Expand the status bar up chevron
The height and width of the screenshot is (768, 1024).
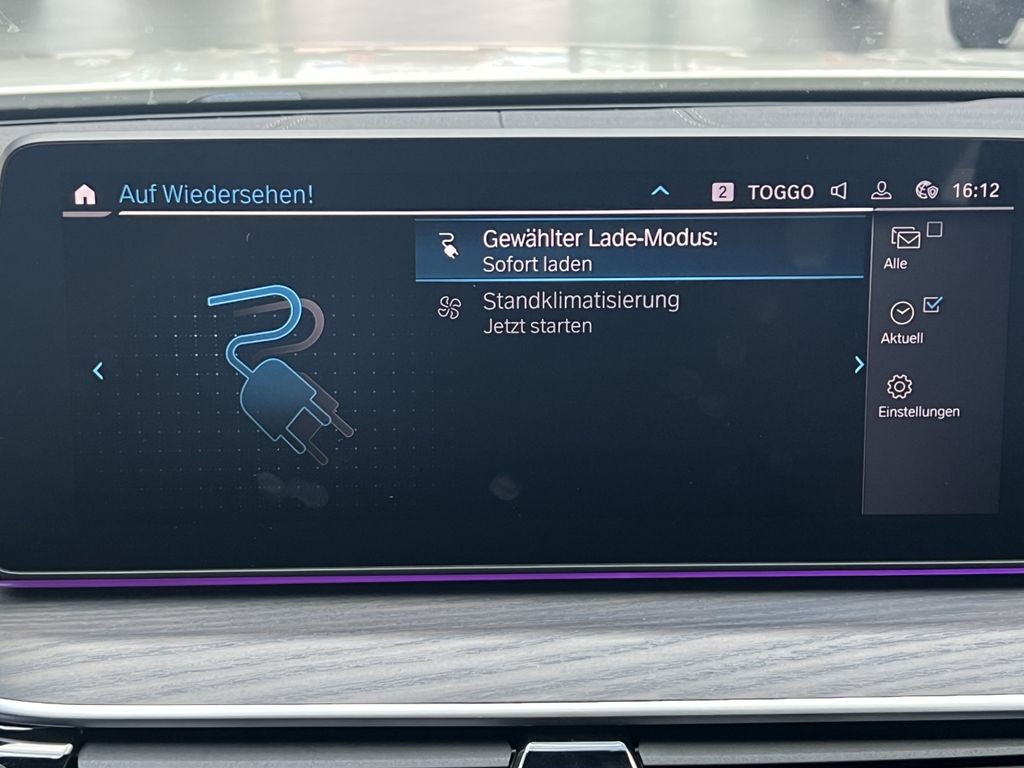660,190
